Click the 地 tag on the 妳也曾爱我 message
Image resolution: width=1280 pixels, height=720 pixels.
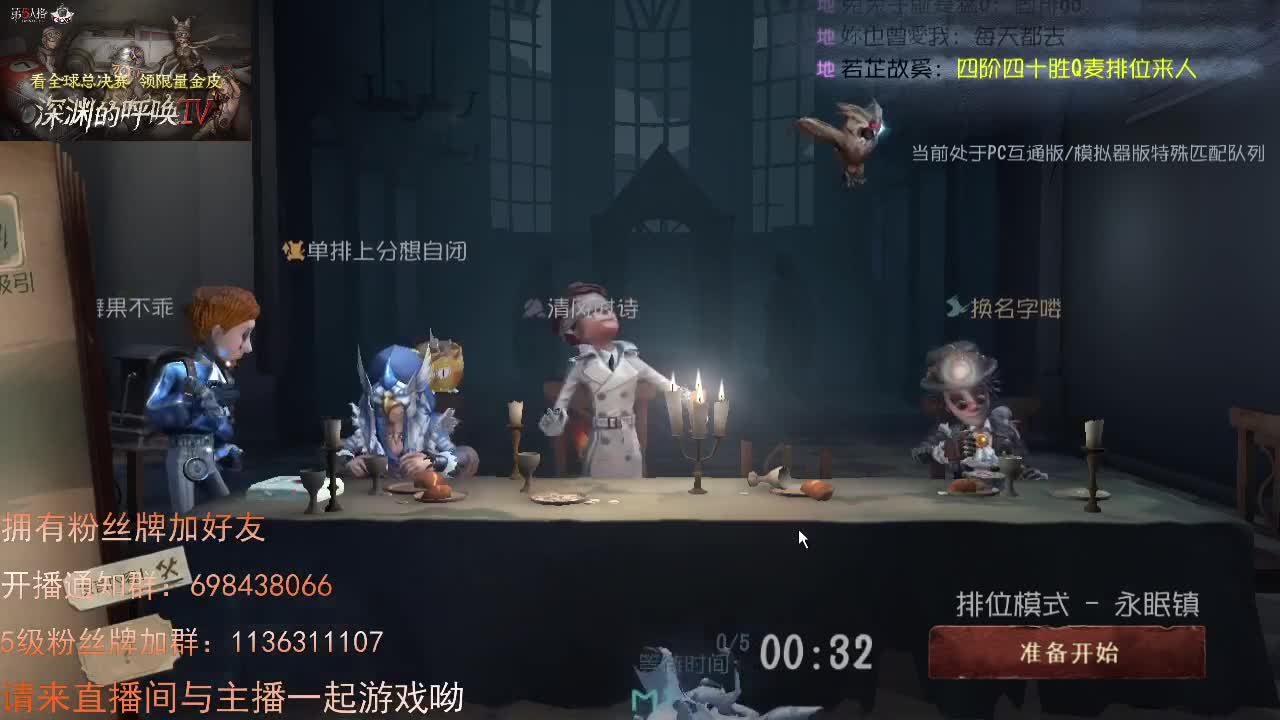tap(825, 36)
